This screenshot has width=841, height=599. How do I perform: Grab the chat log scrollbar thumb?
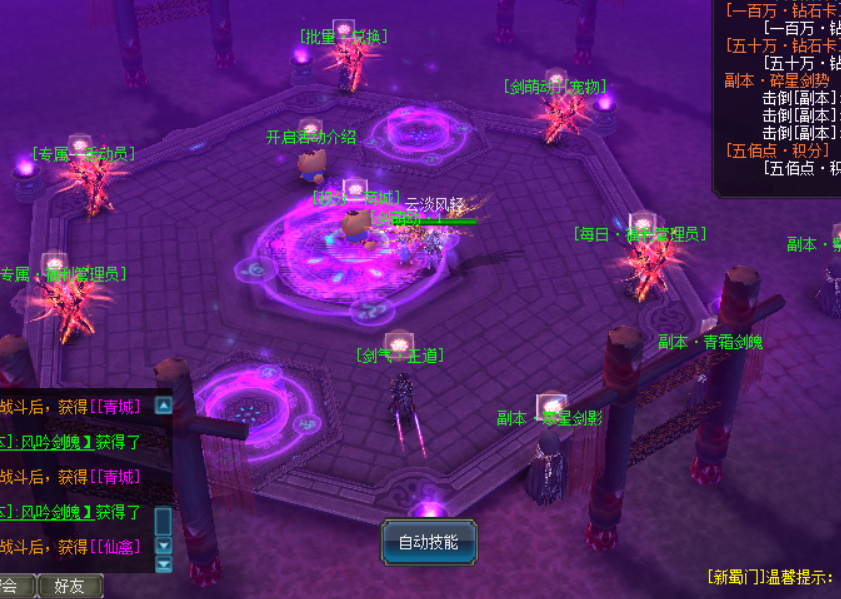tap(163, 521)
